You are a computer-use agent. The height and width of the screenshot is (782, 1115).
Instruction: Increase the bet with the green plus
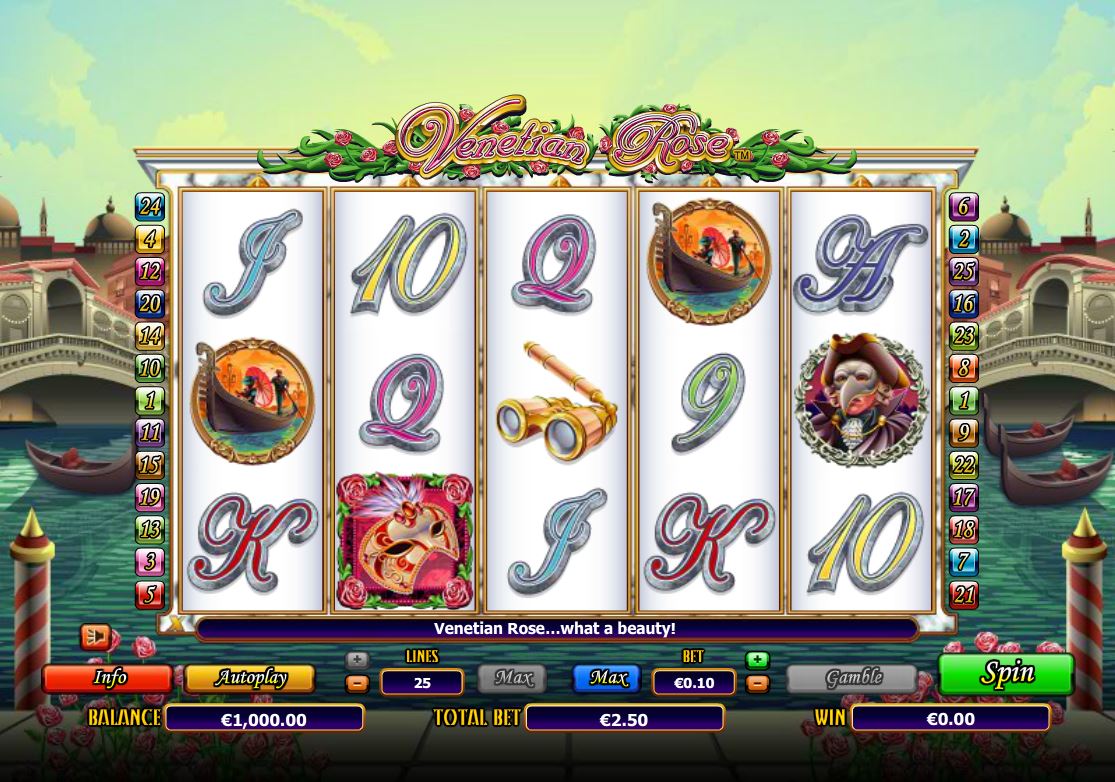click(x=757, y=660)
